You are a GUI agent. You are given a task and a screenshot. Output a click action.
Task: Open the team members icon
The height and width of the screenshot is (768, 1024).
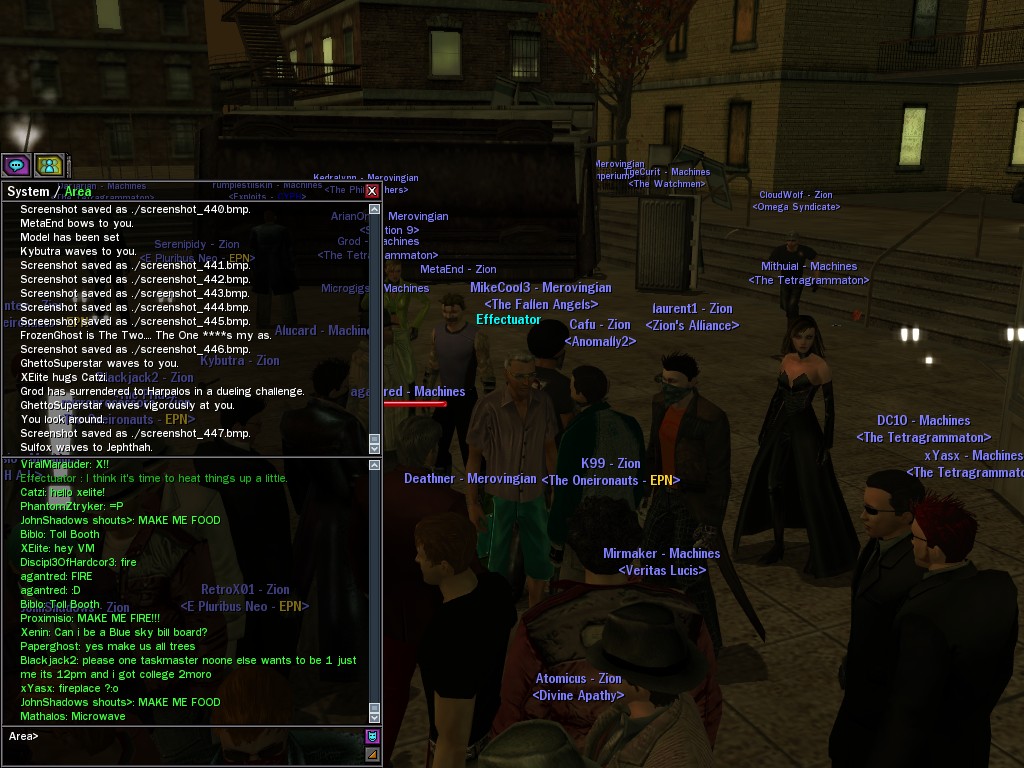tap(49, 165)
